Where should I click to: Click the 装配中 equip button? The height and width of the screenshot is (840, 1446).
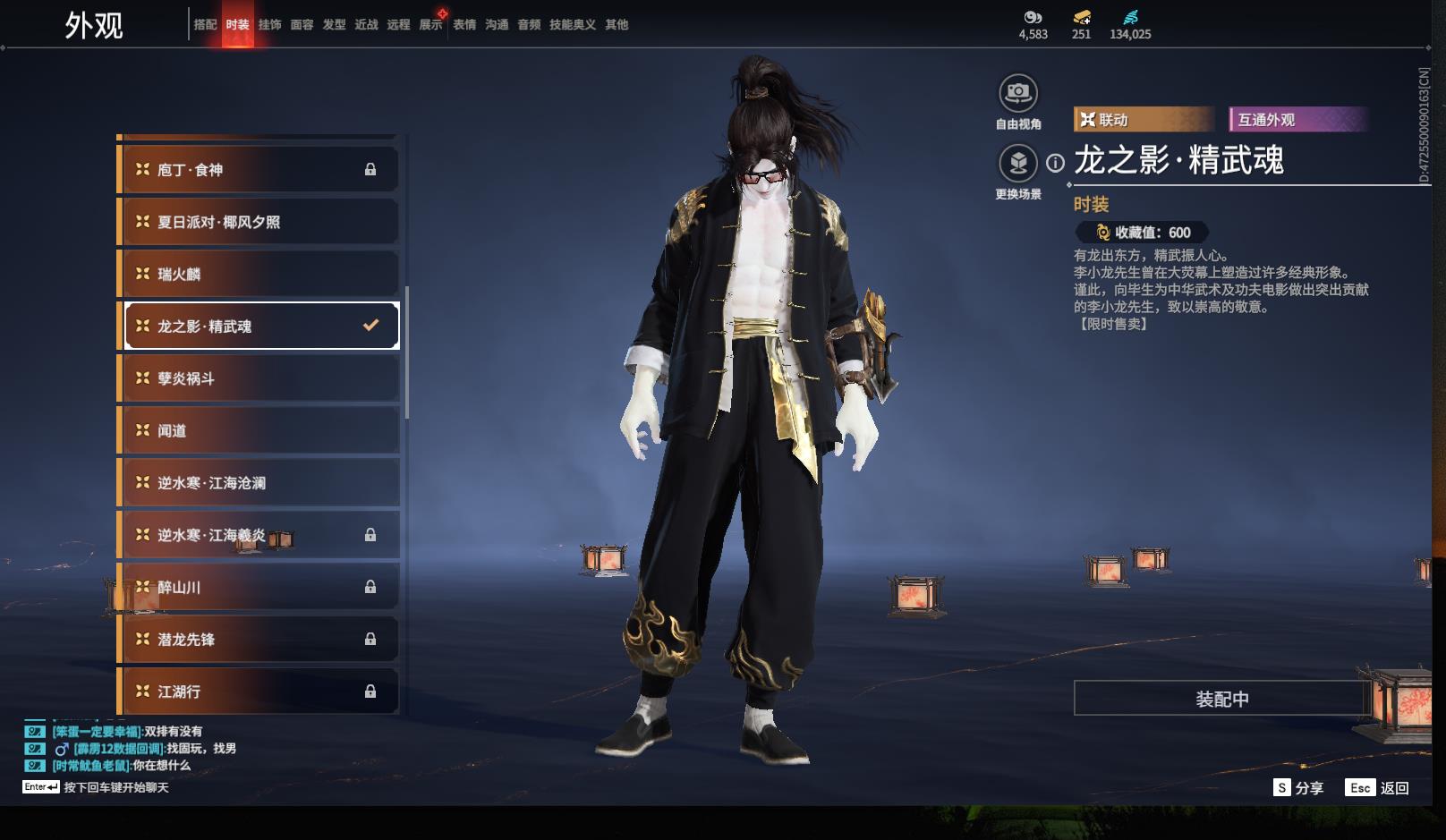tap(1221, 699)
